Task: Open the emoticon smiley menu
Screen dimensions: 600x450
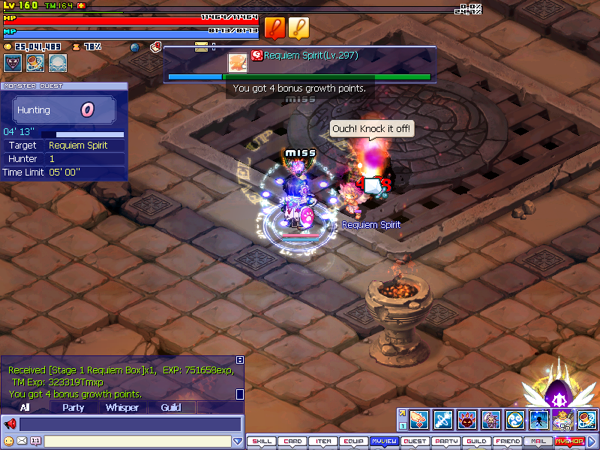Action: pyautogui.click(x=9, y=441)
